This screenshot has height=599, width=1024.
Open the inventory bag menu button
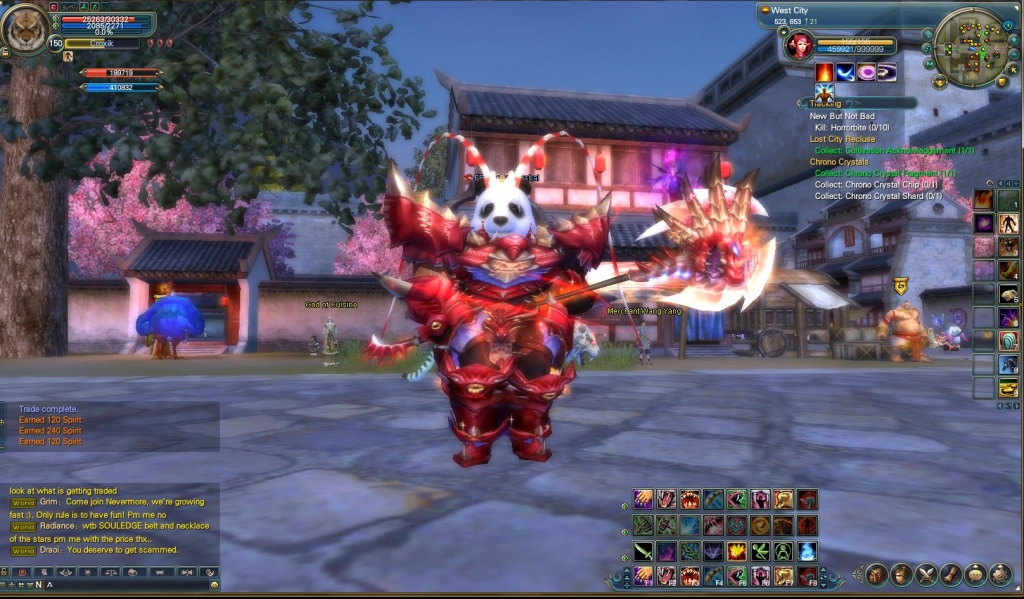876,574
